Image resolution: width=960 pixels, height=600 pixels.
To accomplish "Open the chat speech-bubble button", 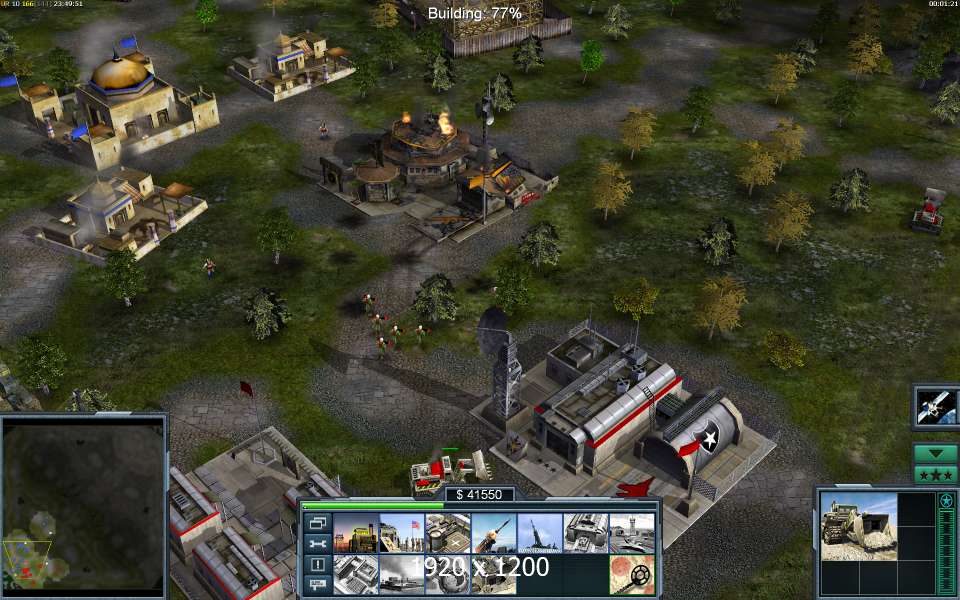I will click(317, 585).
